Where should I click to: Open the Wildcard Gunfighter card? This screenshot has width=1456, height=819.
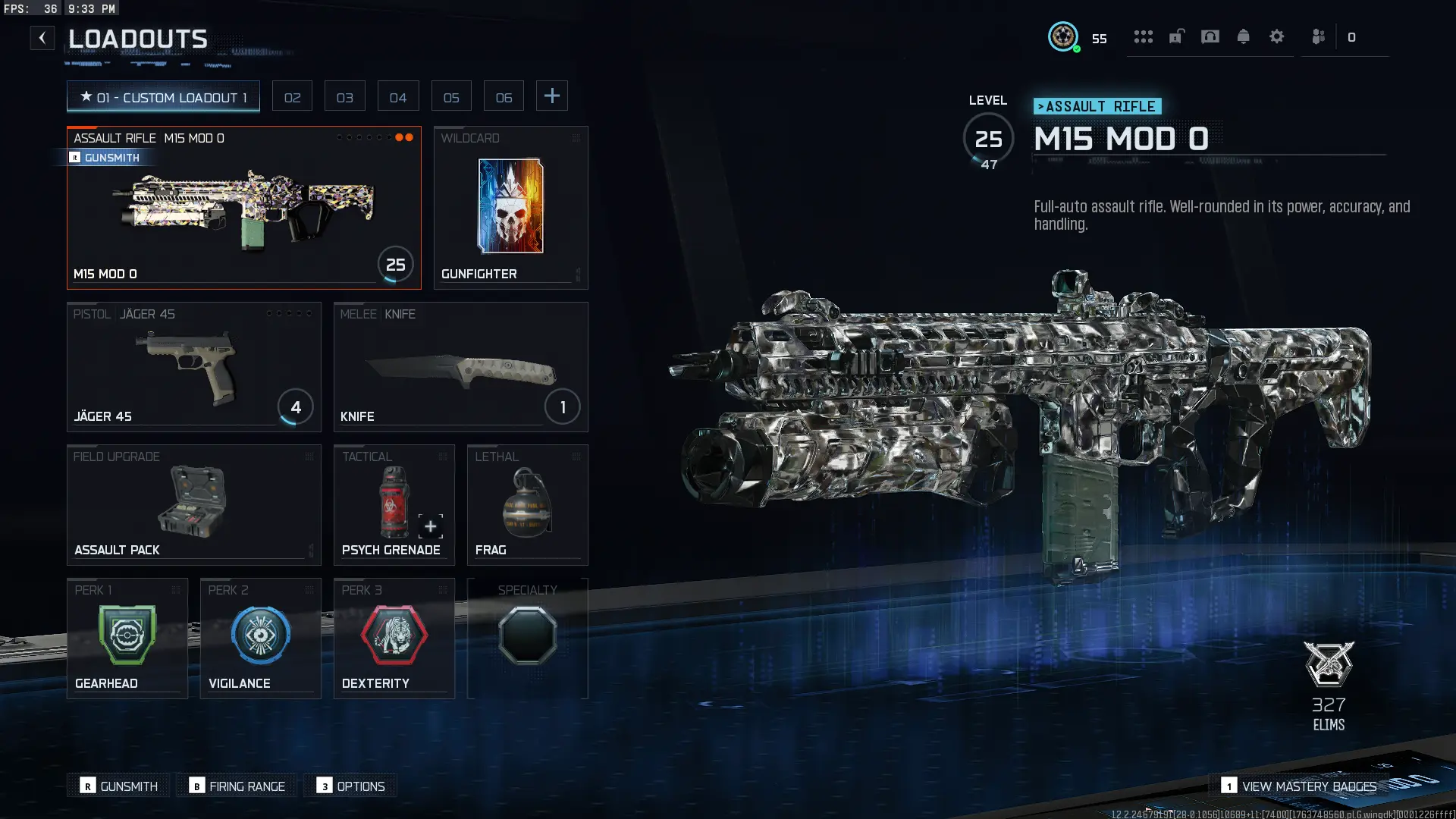[x=510, y=206]
